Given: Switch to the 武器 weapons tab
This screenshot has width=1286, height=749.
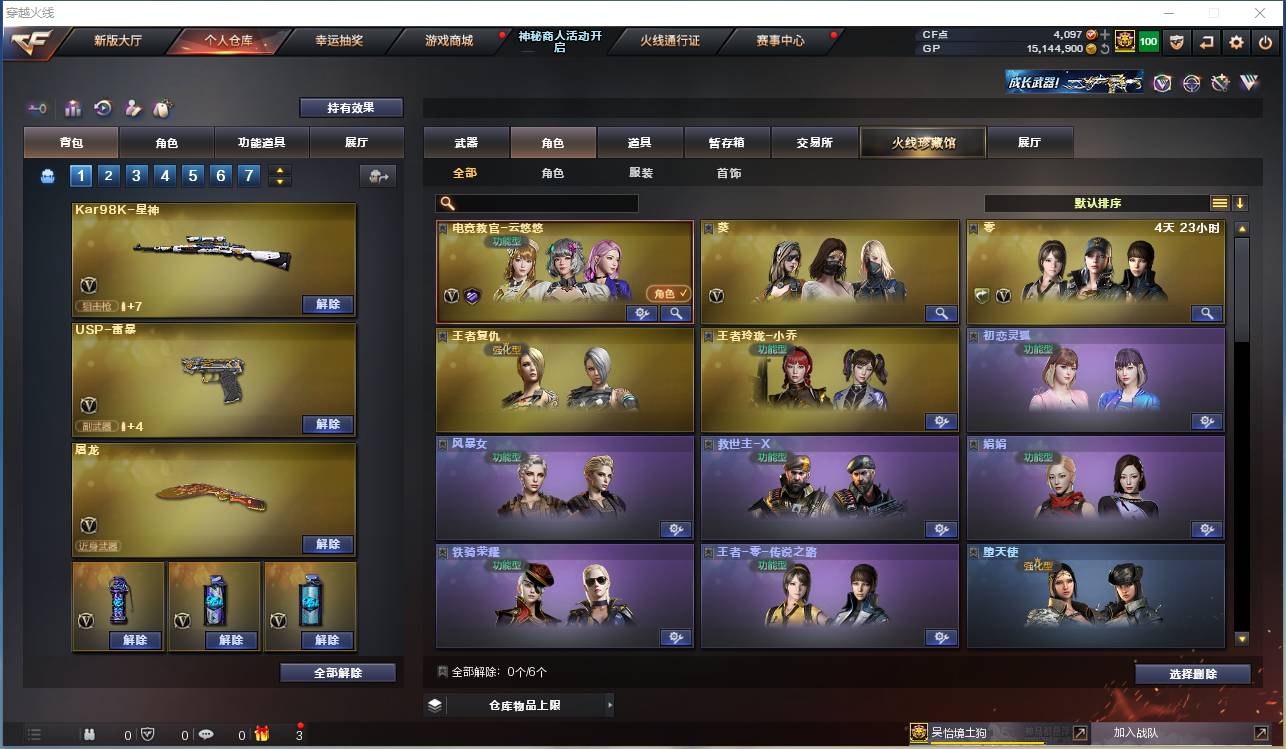Looking at the screenshot, I should click(464, 142).
